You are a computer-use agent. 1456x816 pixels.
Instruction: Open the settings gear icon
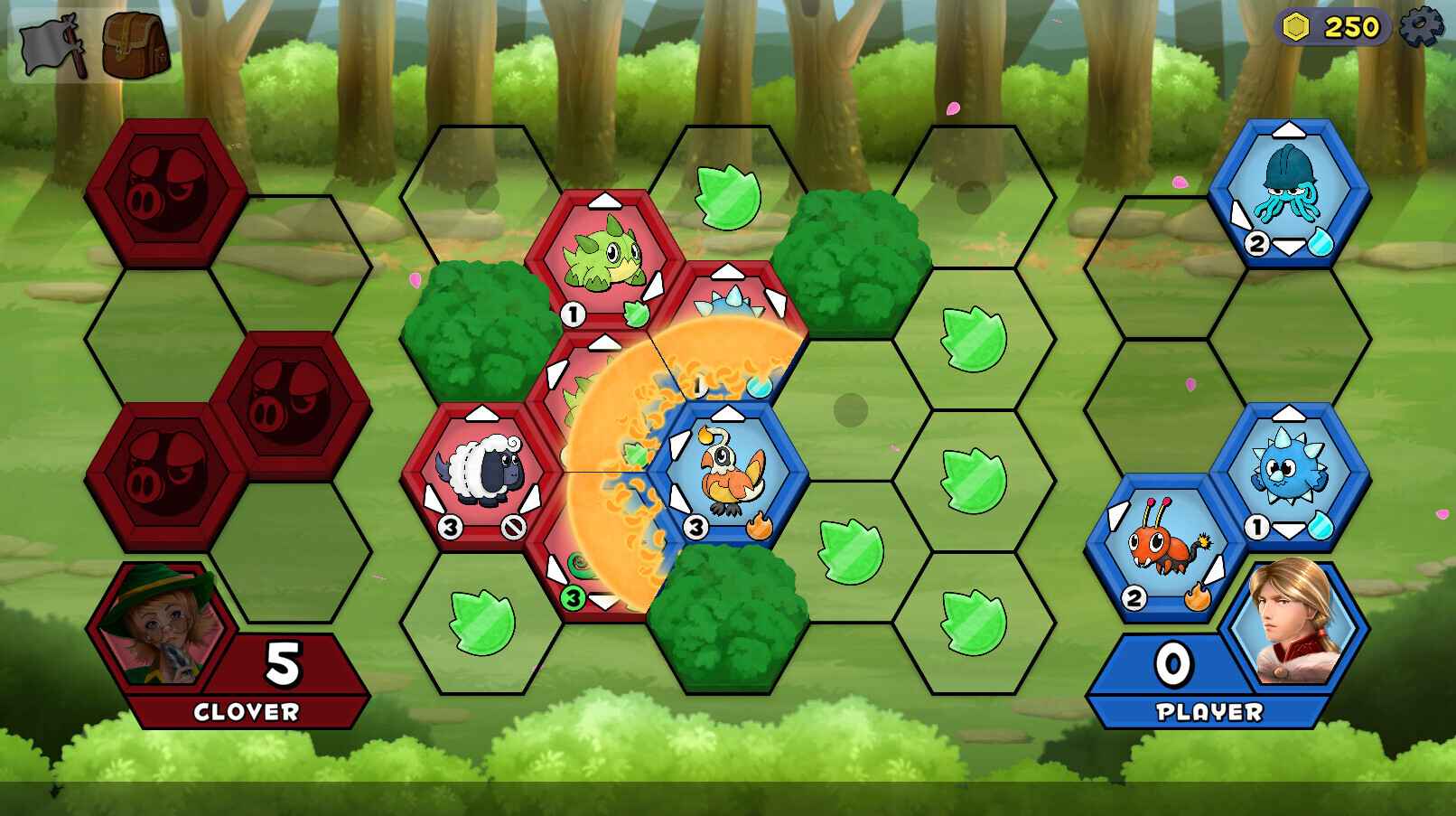click(1423, 28)
